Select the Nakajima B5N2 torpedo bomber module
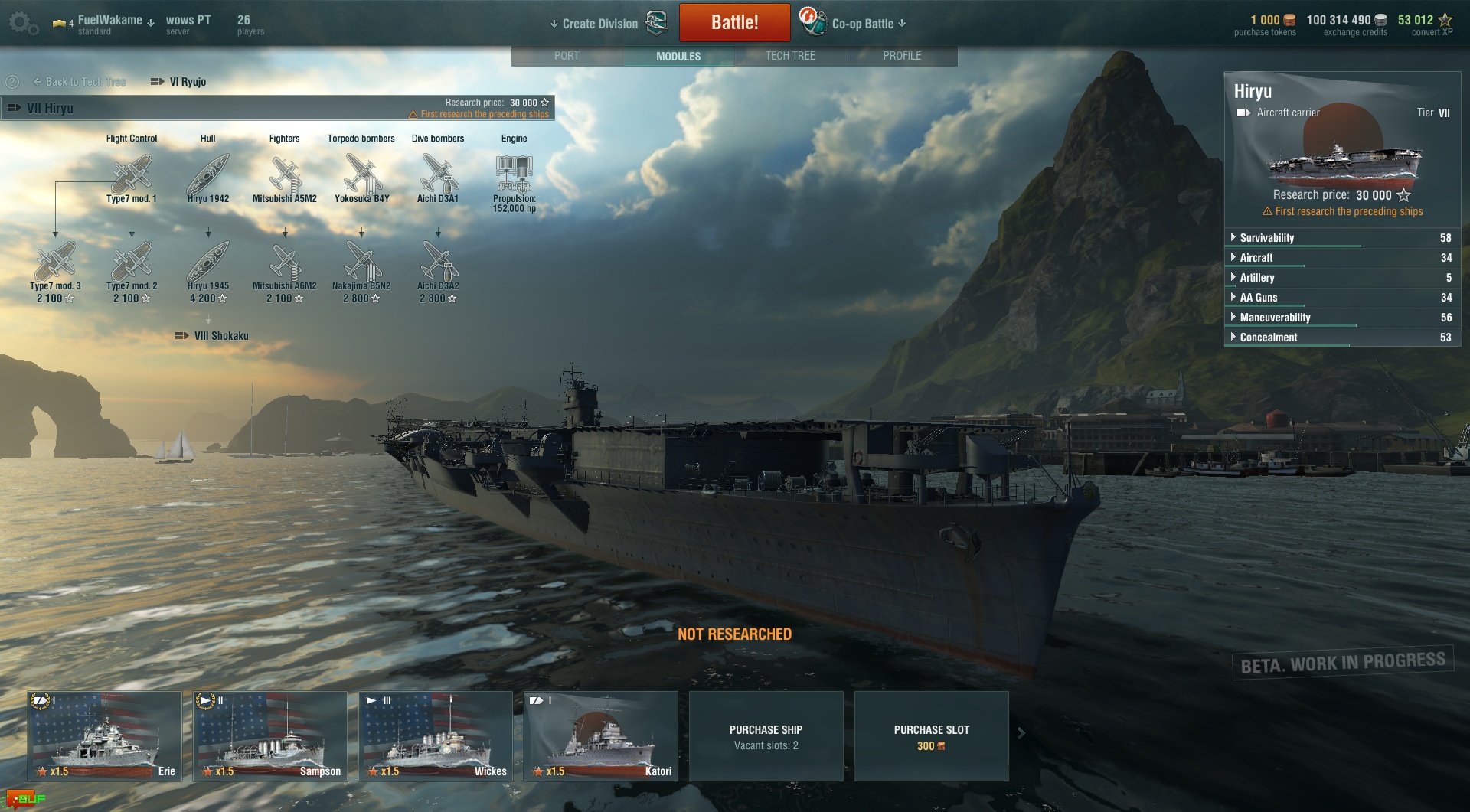 (361, 263)
